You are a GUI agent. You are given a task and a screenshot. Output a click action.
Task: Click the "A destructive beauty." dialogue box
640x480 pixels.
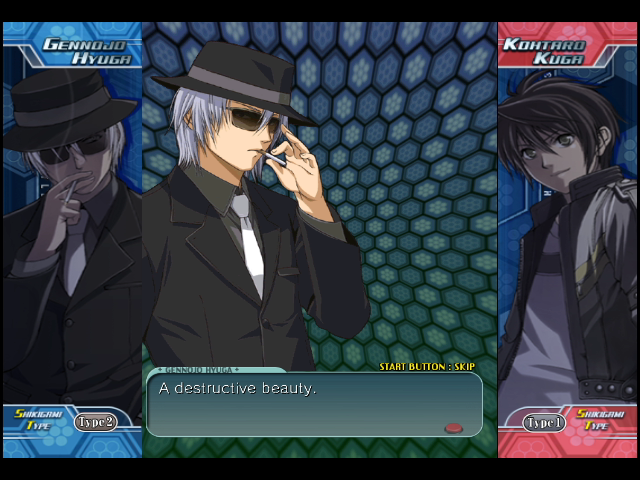tap(314, 404)
